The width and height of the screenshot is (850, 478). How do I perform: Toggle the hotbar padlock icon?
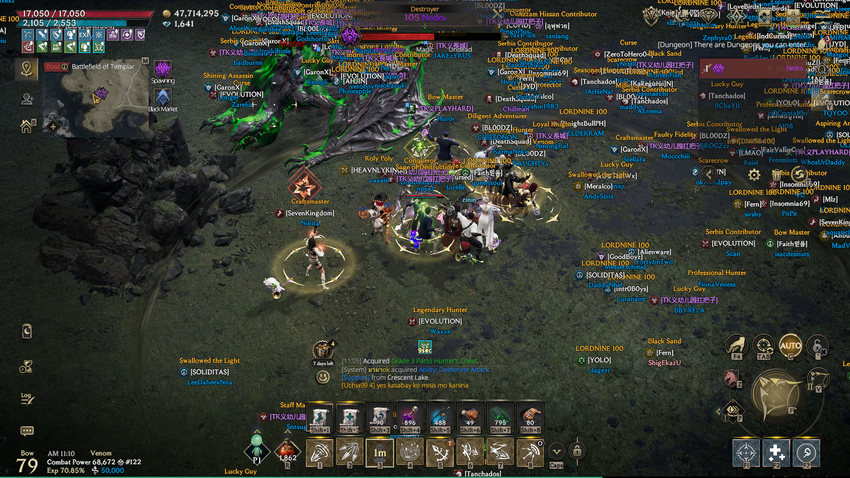577,452
